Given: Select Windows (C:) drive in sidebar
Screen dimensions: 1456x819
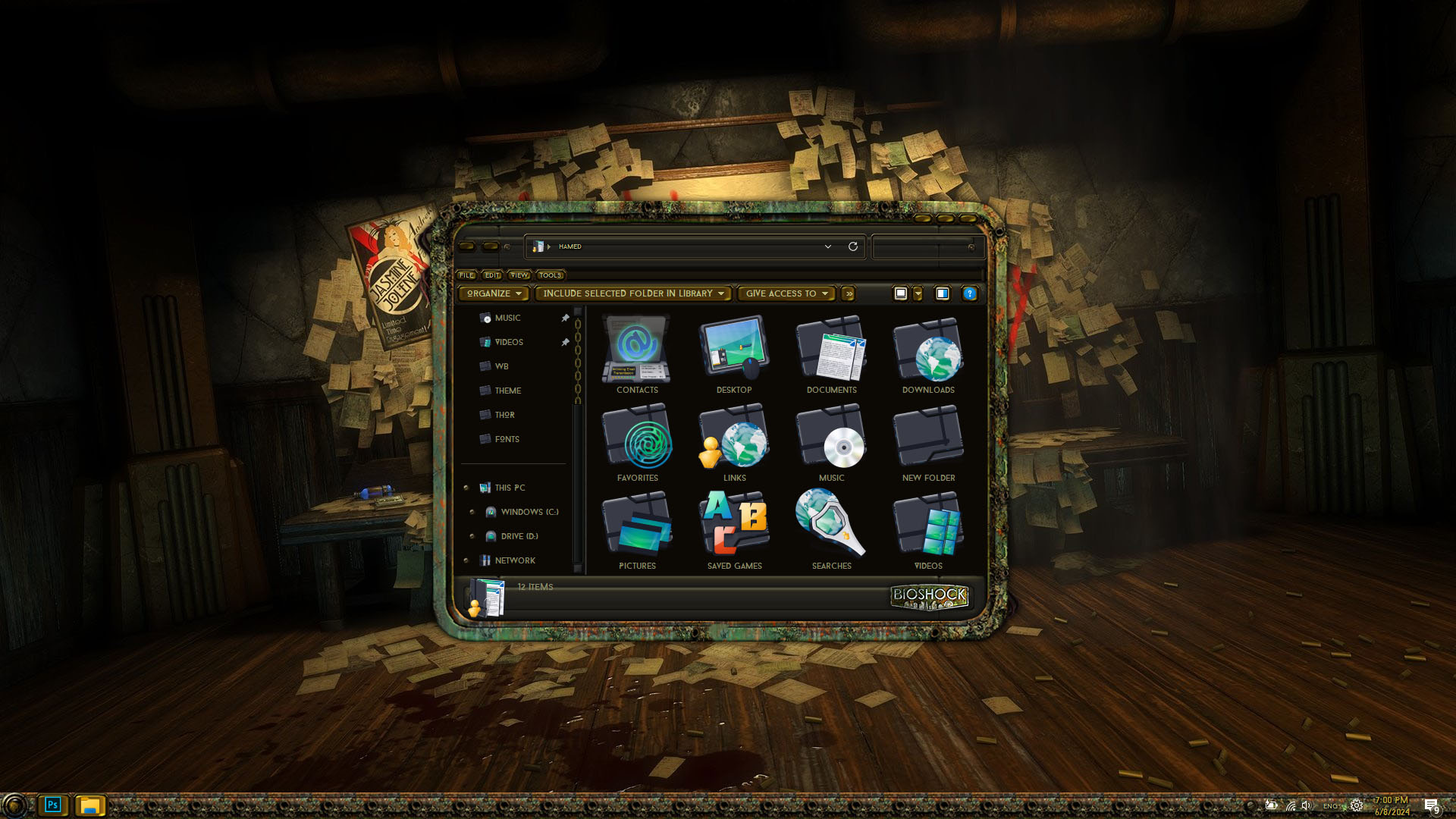Looking at the screenshot, I should pyautogui.click(x=529, y=512).
